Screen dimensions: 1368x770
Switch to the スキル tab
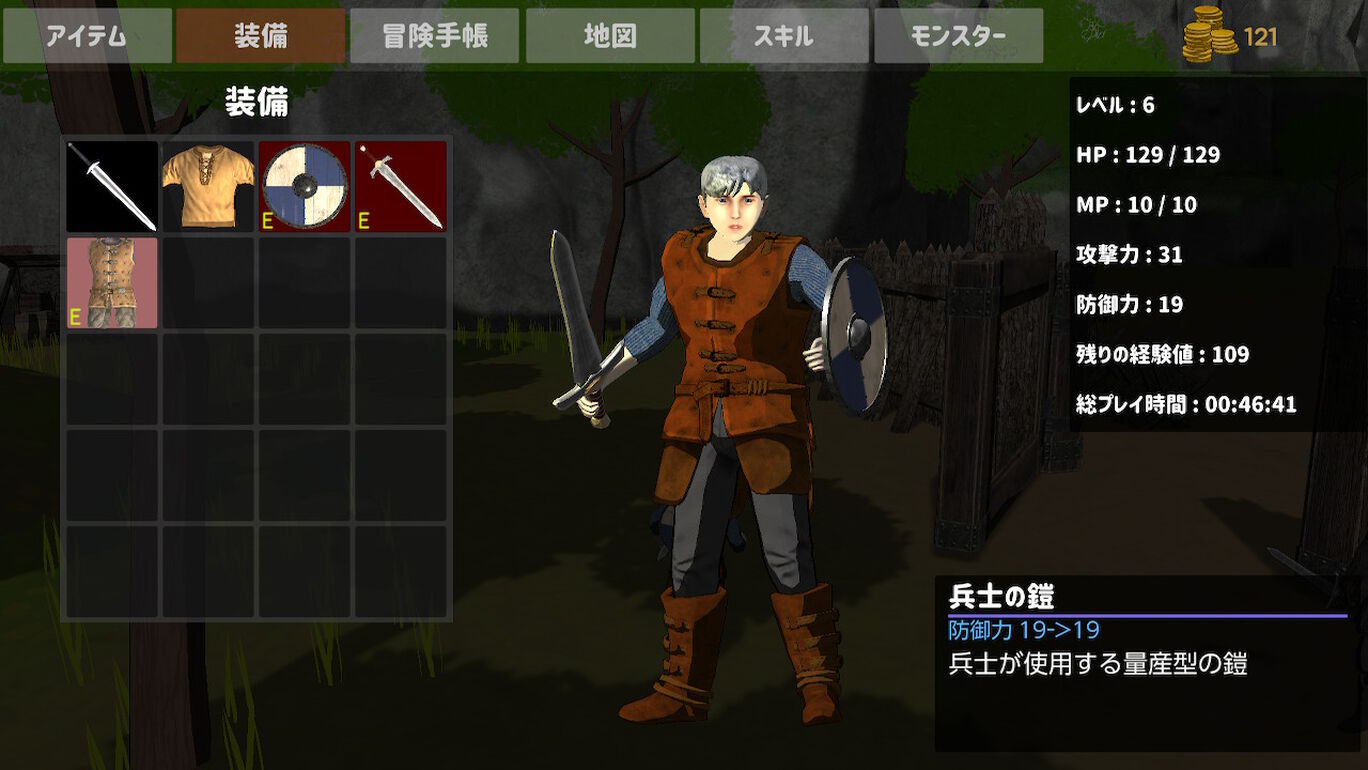tap(785, 36)
